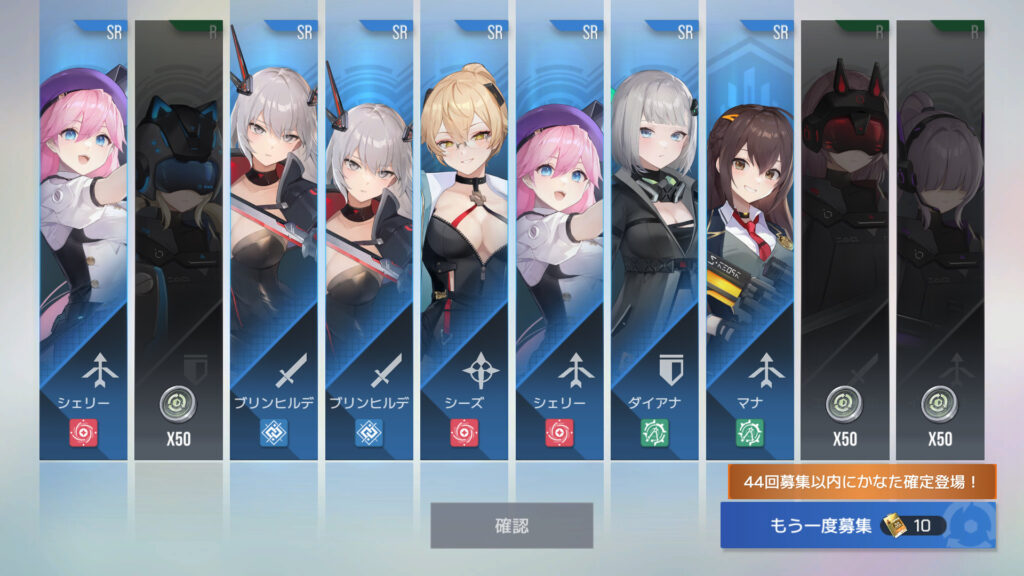Recruit again with the もう一度募集 button
The height and width of the screenshot is (576, 1024).
[857, 525]
